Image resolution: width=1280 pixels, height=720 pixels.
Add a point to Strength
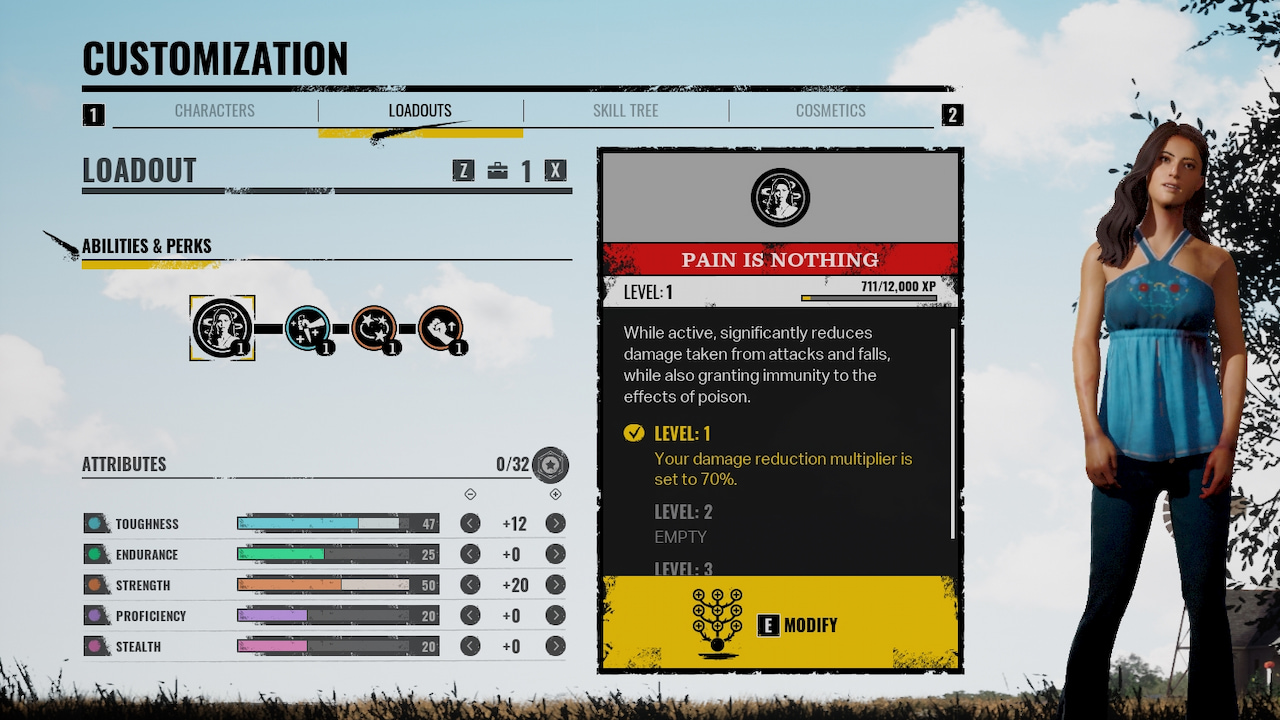click(x=556, y=585)
